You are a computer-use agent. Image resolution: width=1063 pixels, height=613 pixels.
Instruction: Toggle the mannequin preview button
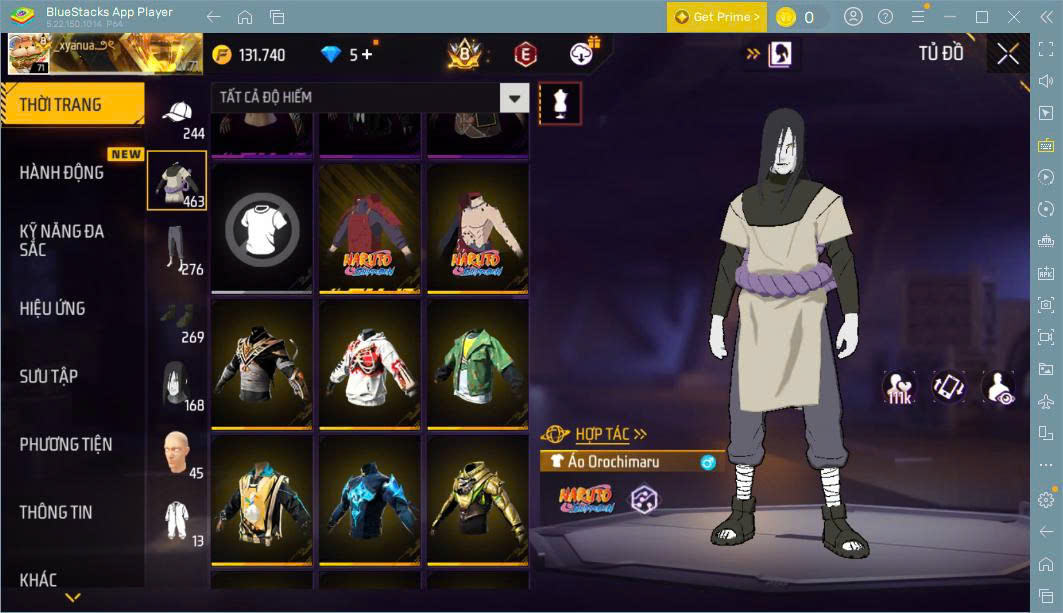[559, 103]
